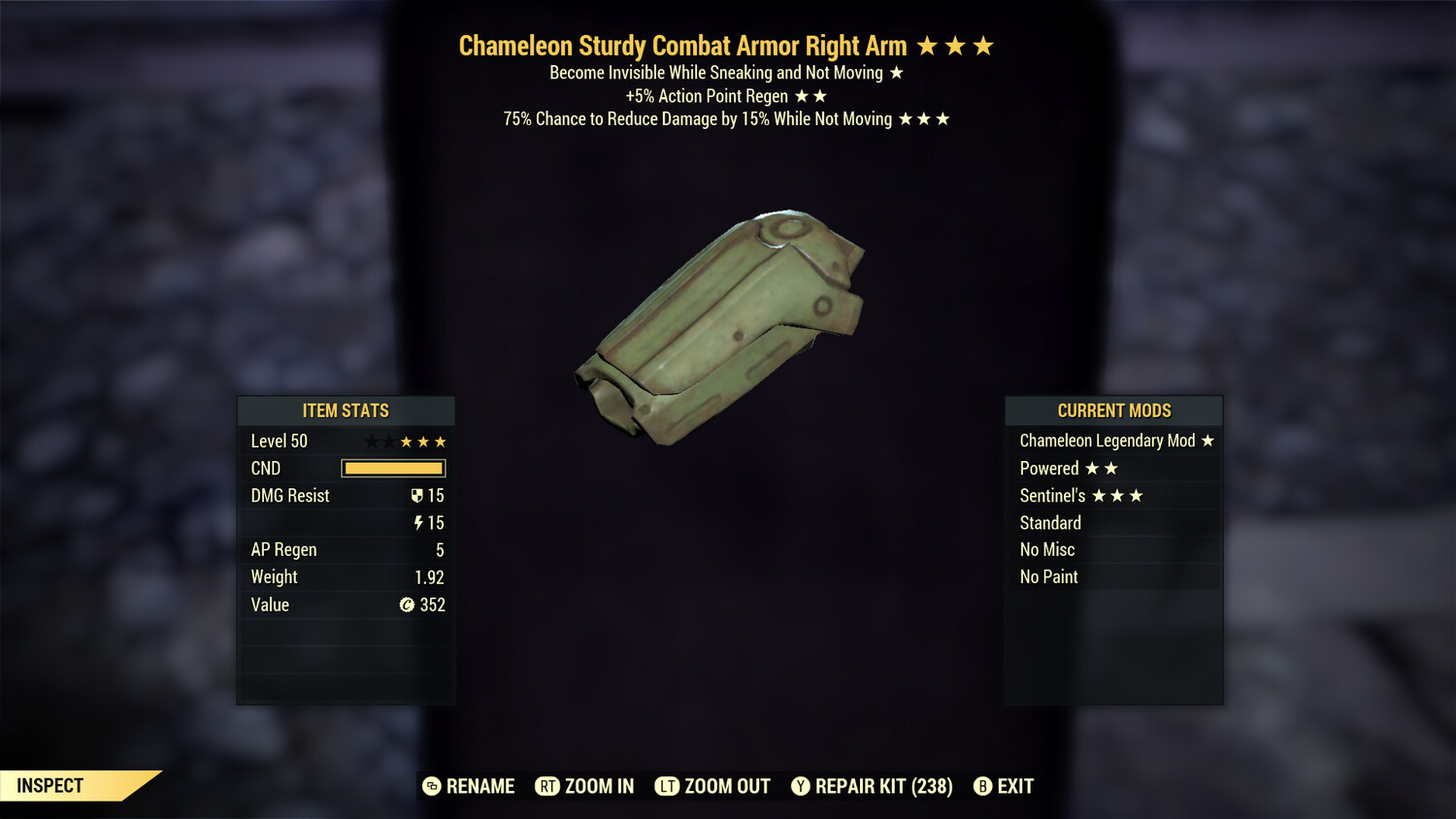Expand the ITEM STATS panel header

pyautogui.click(x=345, y=410)
